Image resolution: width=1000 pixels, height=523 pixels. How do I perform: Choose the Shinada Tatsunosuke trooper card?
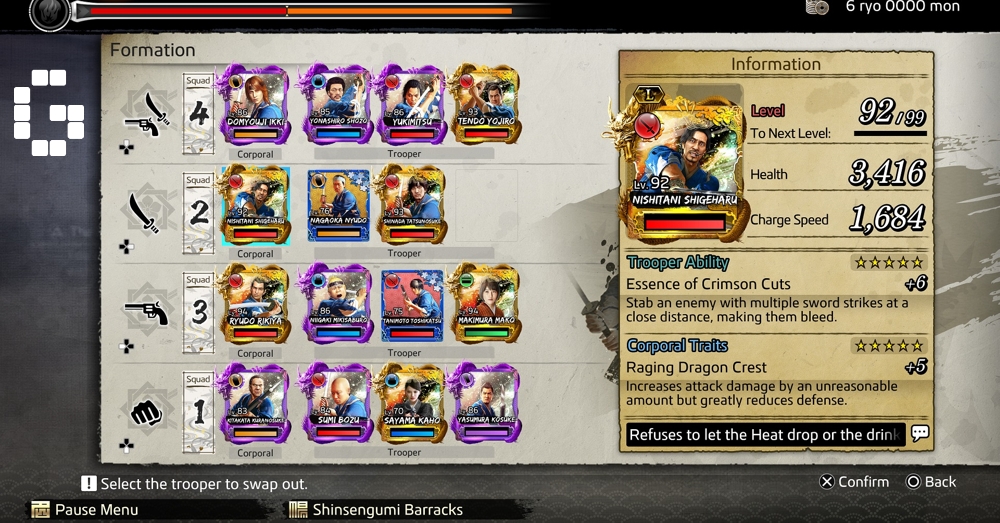tap(411, 205)
